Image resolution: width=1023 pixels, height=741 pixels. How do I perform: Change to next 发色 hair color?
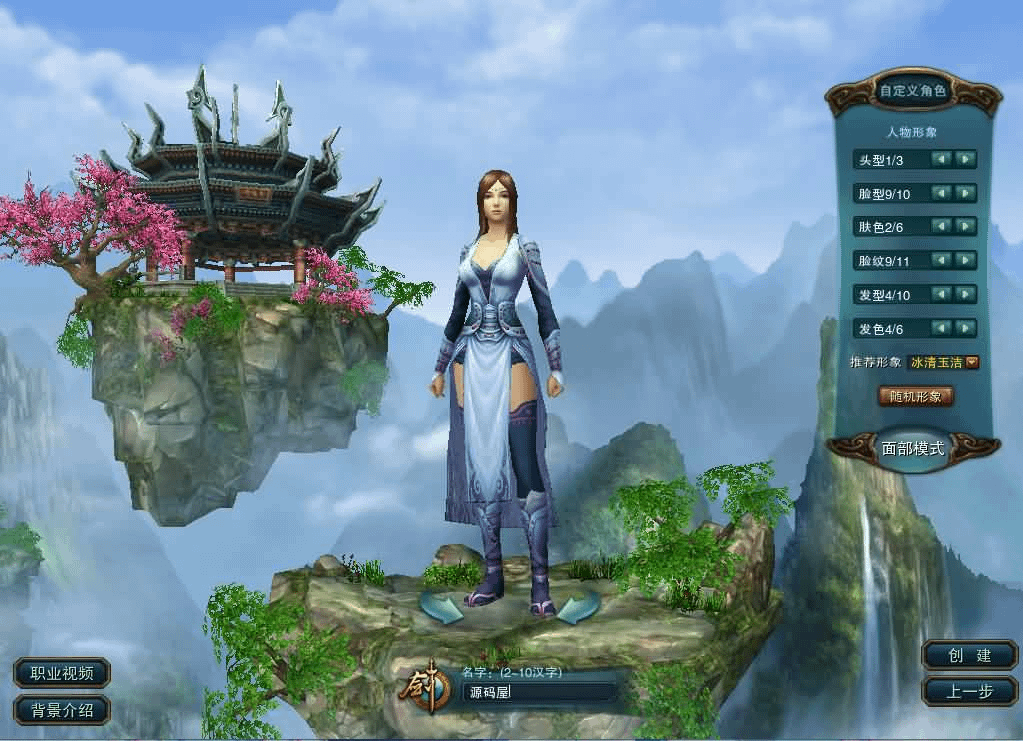pos(964,328)
